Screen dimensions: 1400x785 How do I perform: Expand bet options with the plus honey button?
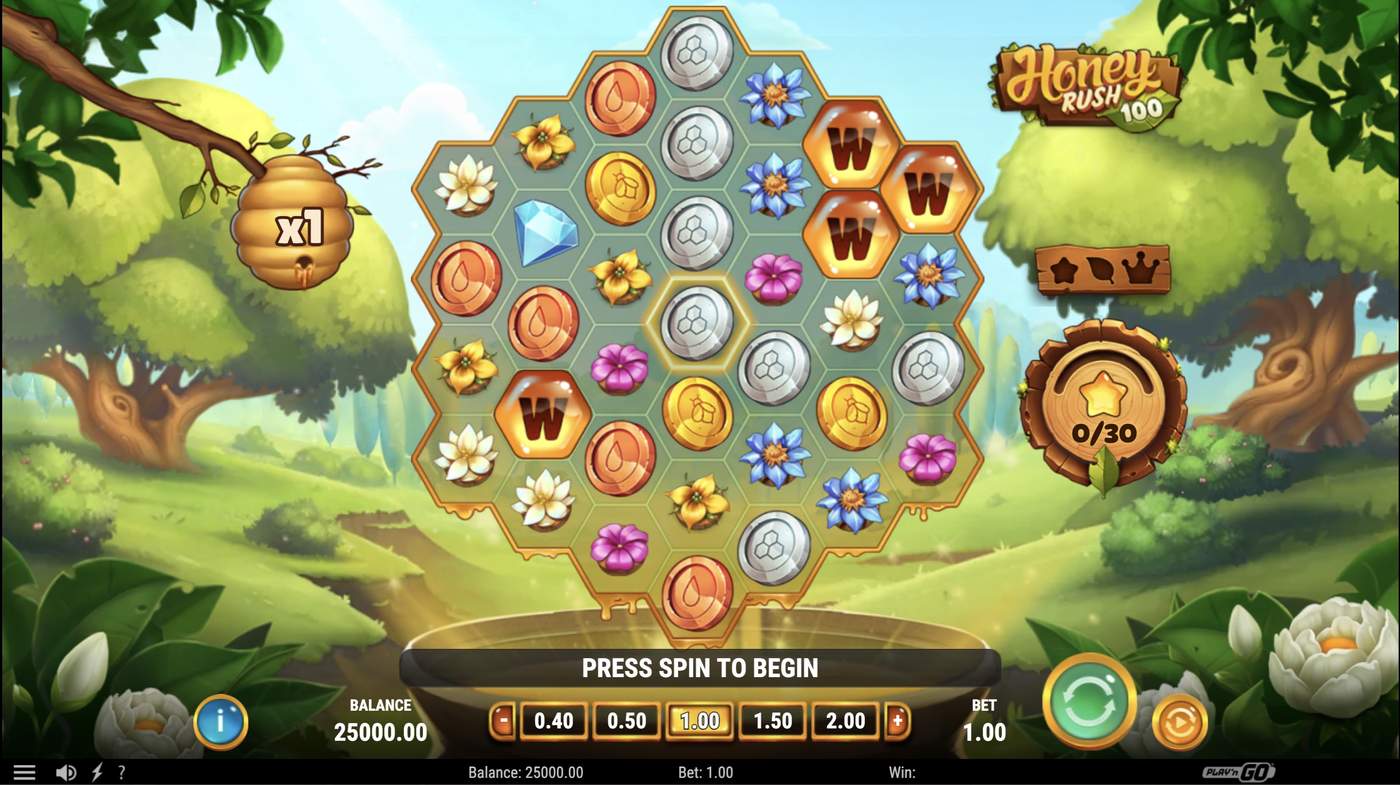click(x=898, y=720)
